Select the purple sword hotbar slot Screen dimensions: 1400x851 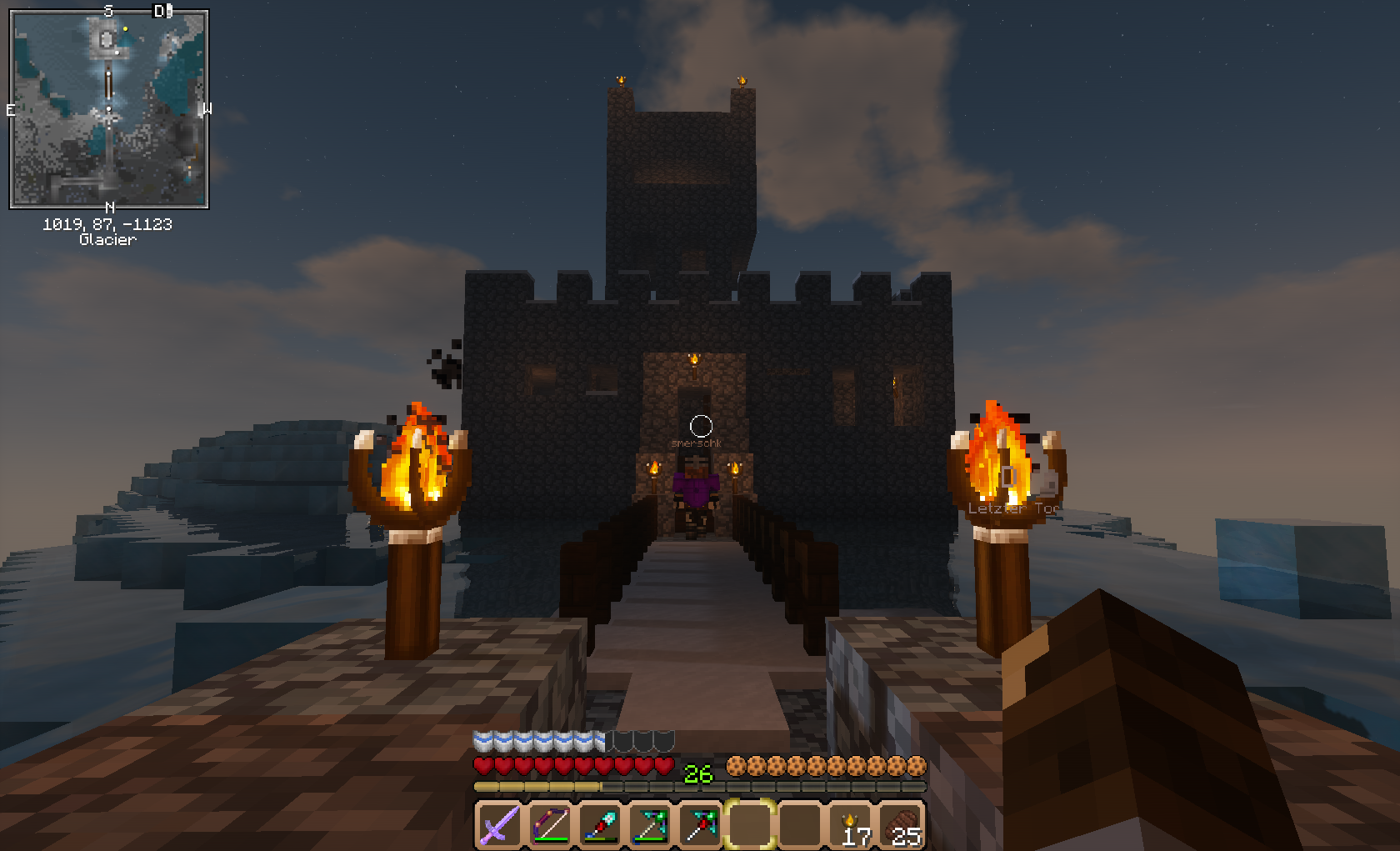pyautogui.click(x=499, y=825)
